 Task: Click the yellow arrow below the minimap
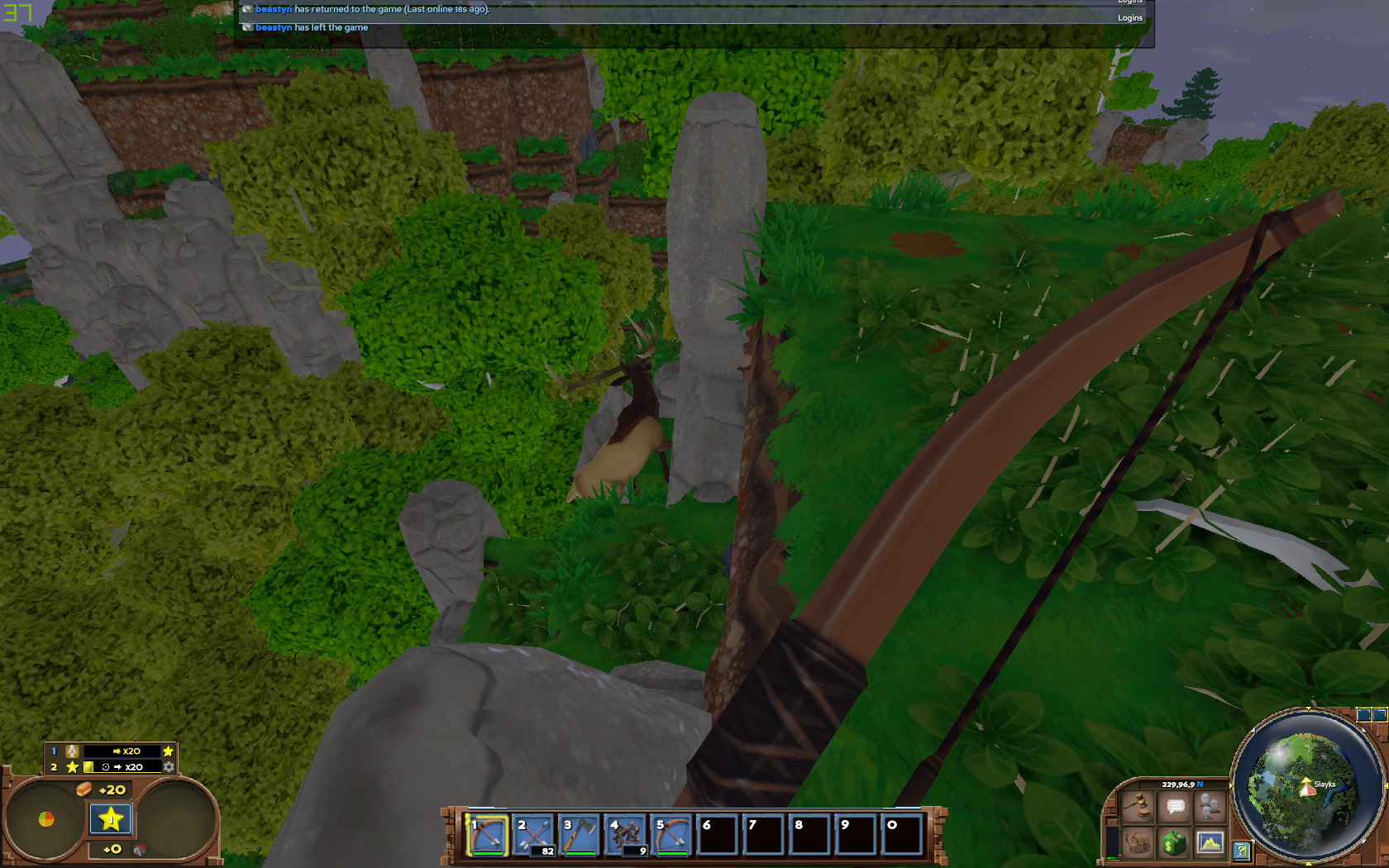point(1308,862)
